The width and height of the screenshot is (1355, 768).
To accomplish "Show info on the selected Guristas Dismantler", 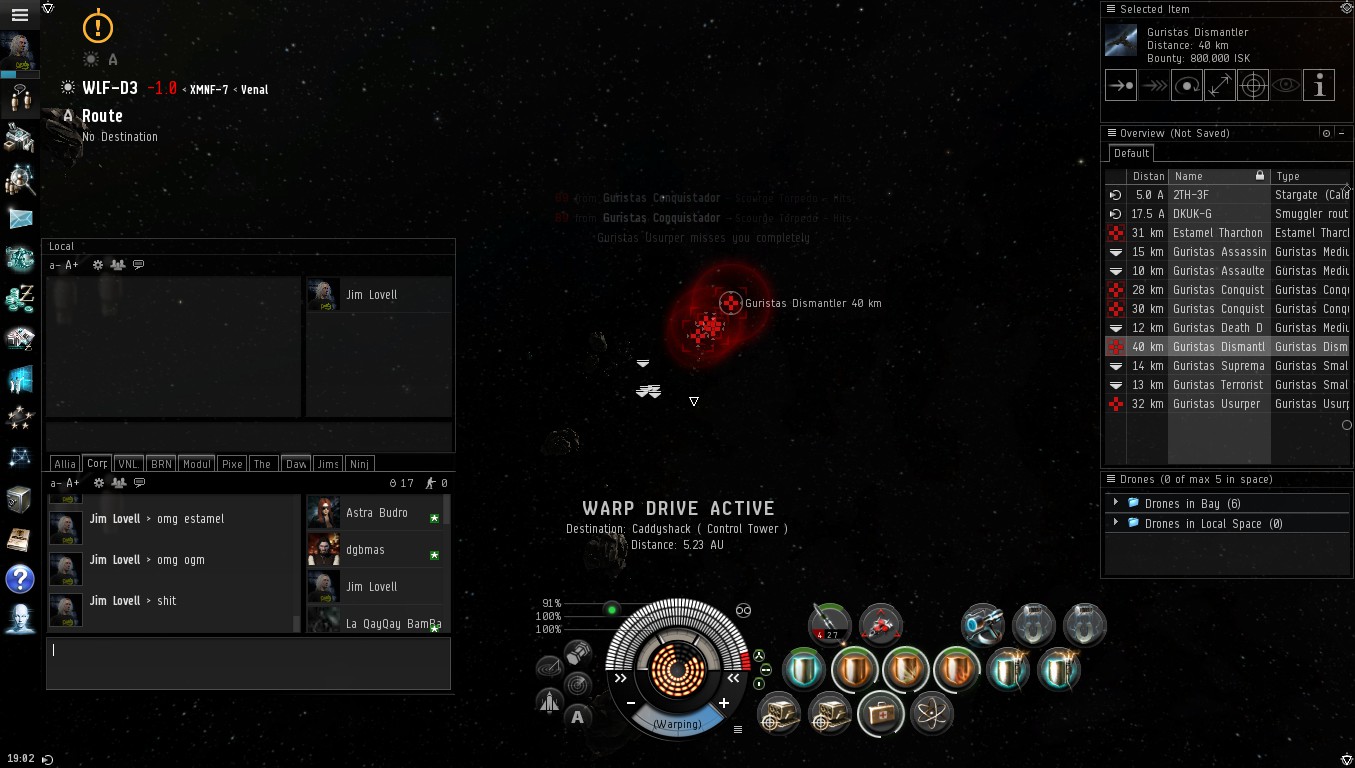I will click(1319, 86).
